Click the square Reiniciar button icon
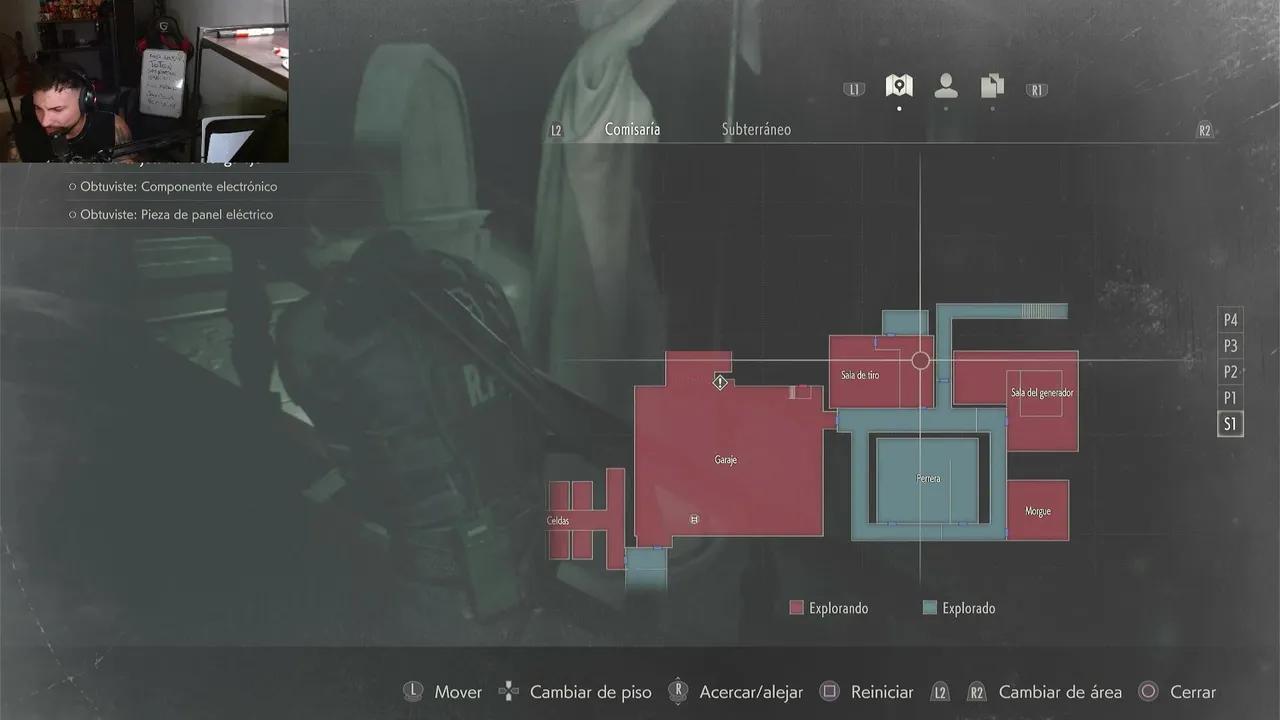This screenshot has width=1280, height=720. 829,691
